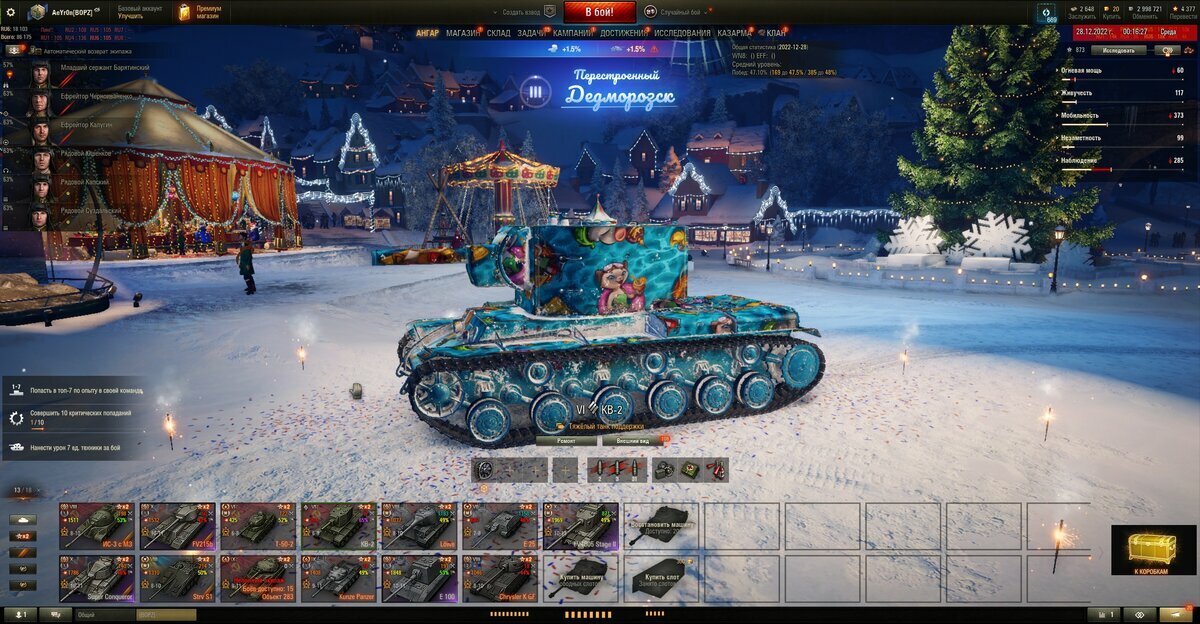Click the Исследовать (research) vehicle button
Viewport: 1200px width, 624px height.
point(1117,49)
